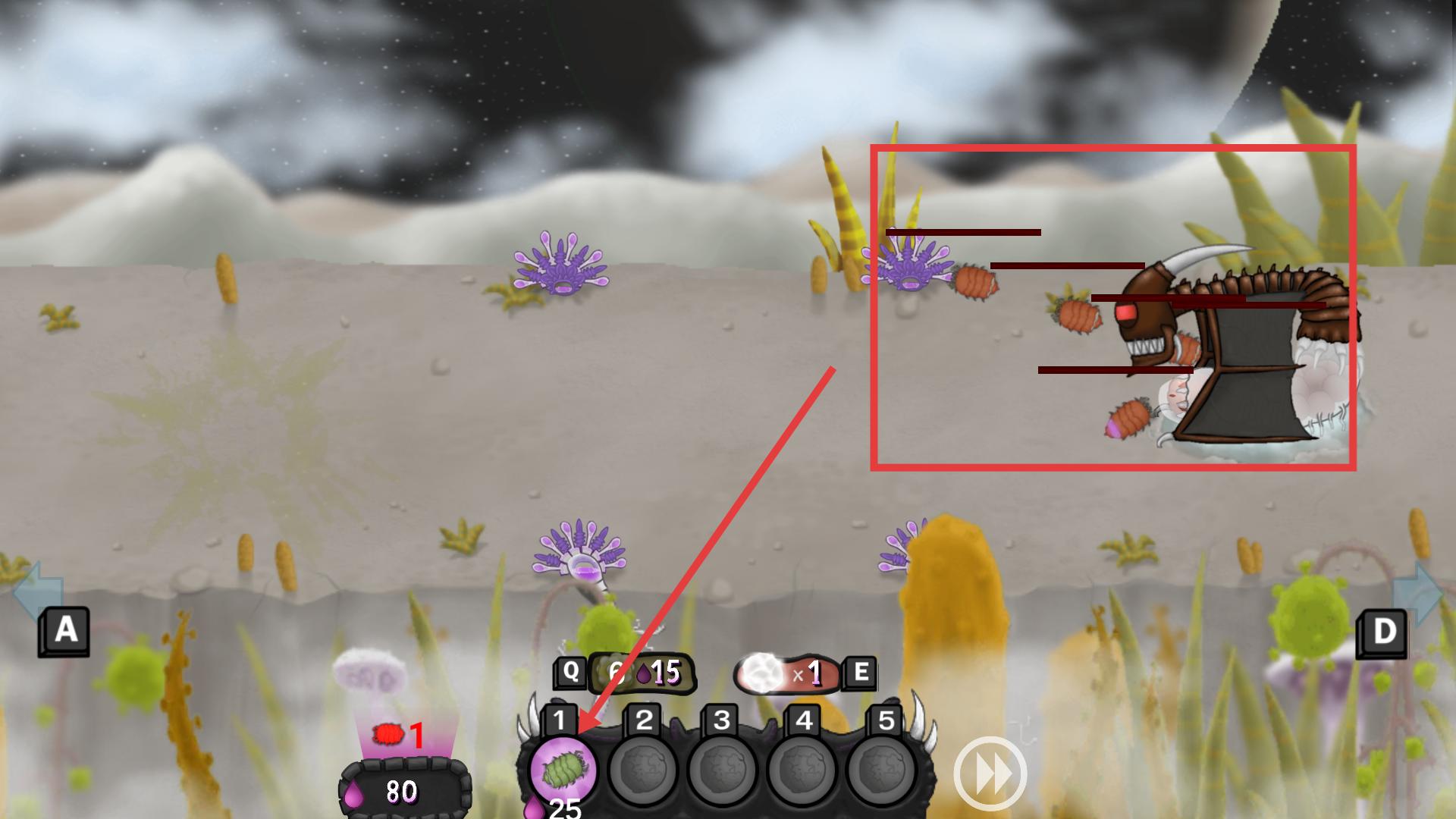
Task: Activate the fast-forward button
Action: (990, 774)
